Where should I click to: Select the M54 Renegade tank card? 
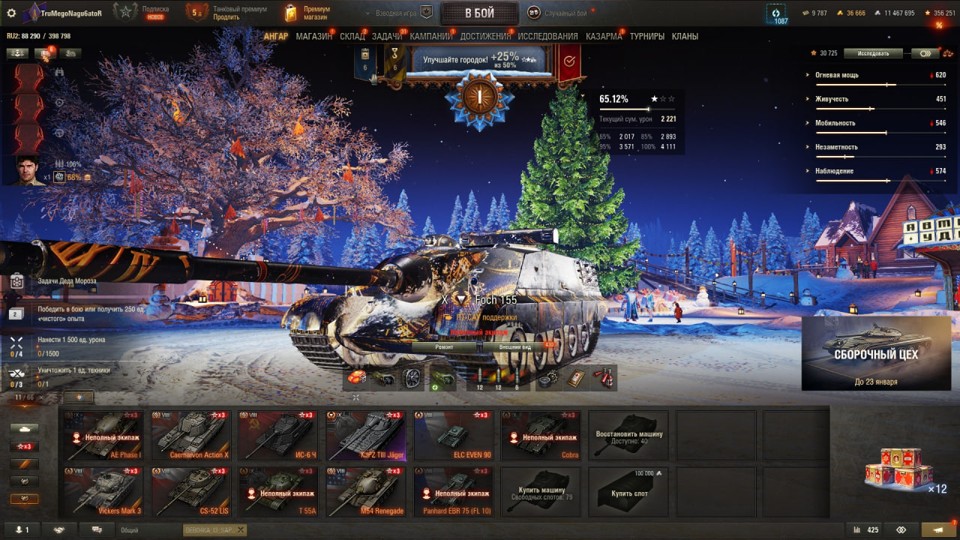(x=365, y=490)
